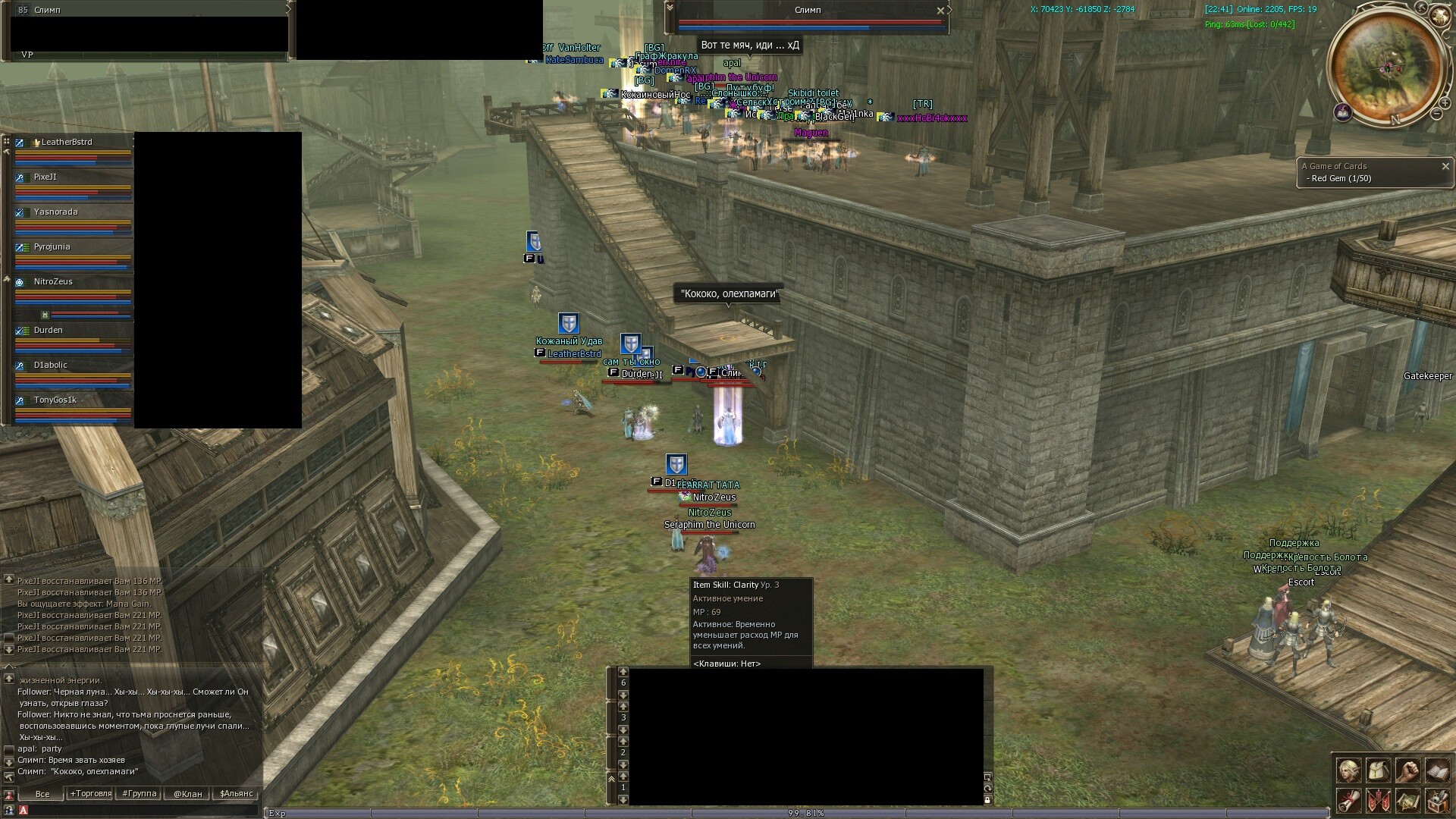This screenshot has width=1456, height=819.
Task: Open the quest scroll icon
Action: coord(1348,800)
